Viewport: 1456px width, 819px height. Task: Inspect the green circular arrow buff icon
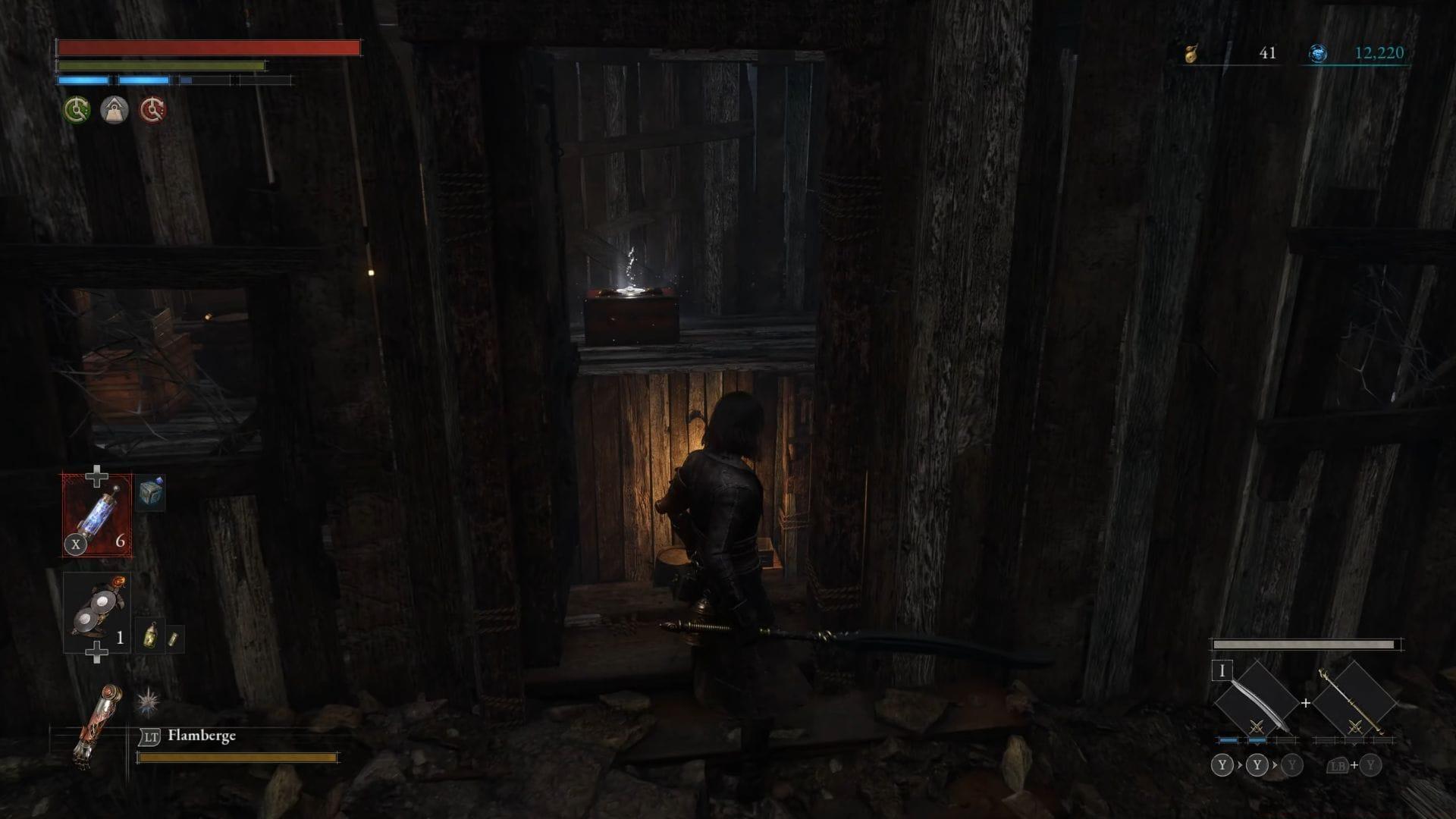(x=77, y=111)
